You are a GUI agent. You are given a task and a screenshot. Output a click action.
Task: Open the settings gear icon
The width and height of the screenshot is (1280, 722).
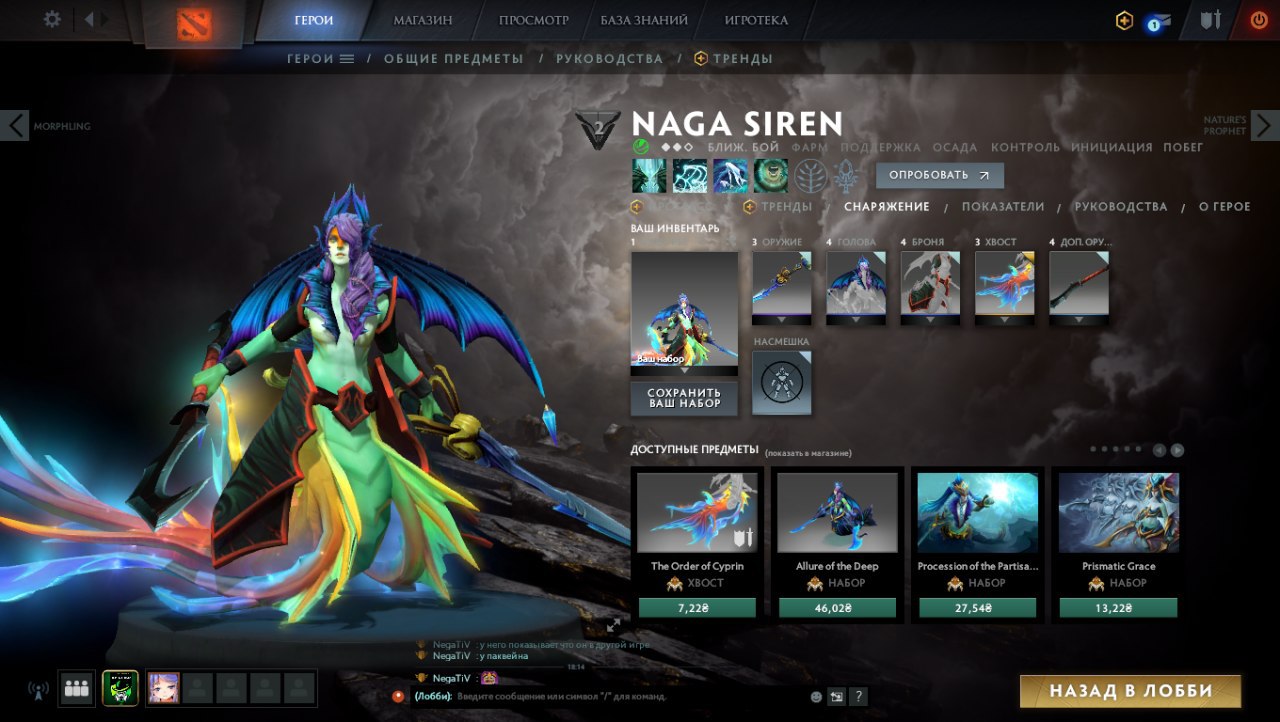[x=52, y=20]
